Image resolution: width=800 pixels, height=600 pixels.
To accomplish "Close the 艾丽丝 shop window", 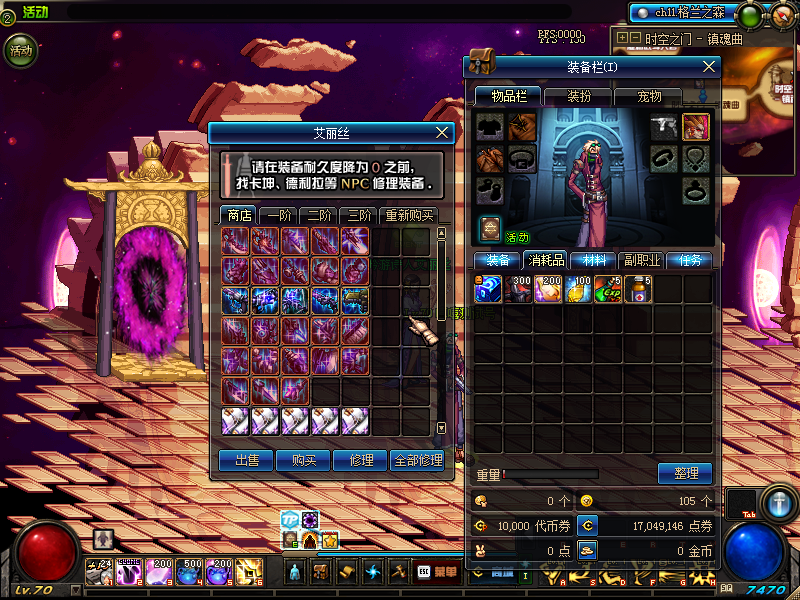I will (443, 132).
